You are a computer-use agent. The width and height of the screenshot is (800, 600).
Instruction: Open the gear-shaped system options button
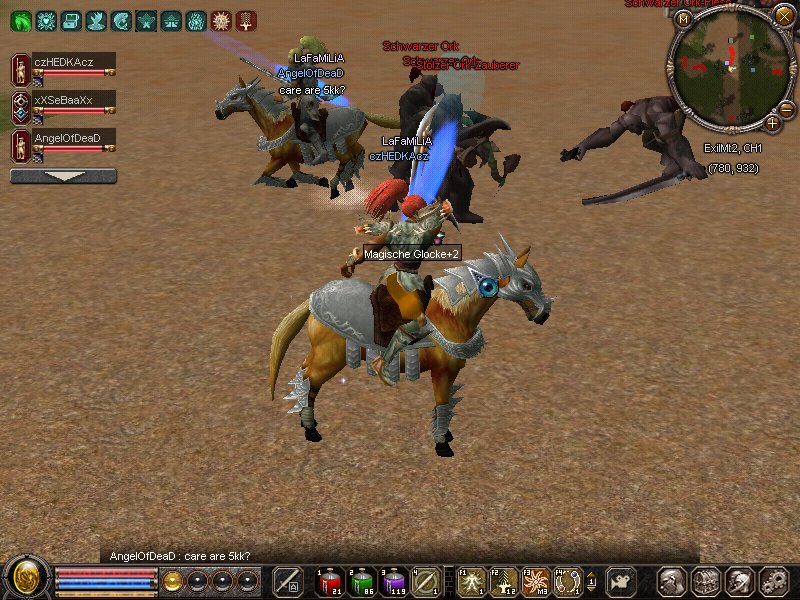click(x=772, y=581)
